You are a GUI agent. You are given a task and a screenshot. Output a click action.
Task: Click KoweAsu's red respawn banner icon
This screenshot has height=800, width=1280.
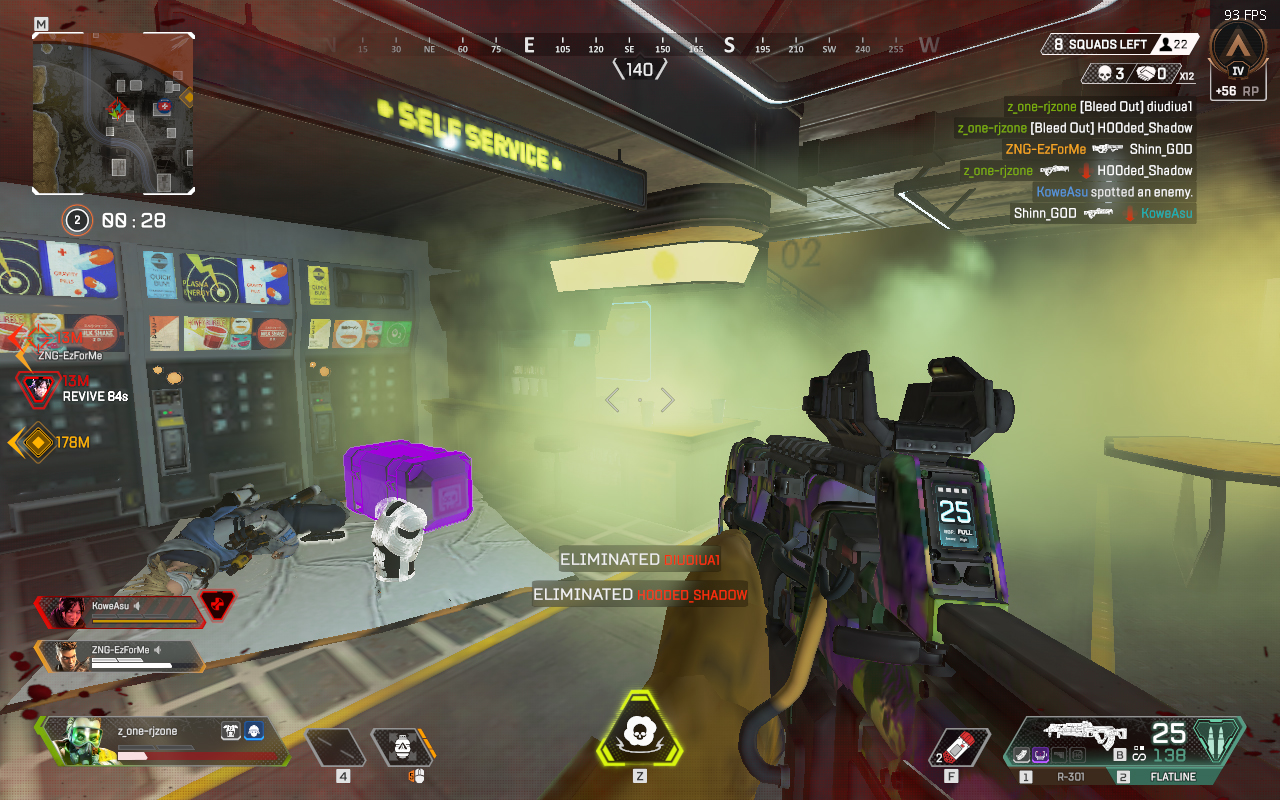218,605
